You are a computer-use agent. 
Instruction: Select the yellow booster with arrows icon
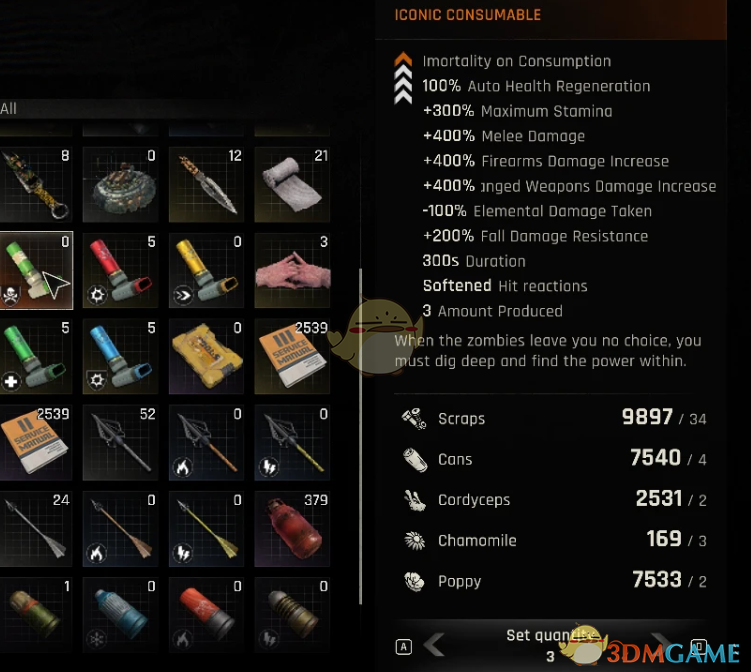[205, 271]
